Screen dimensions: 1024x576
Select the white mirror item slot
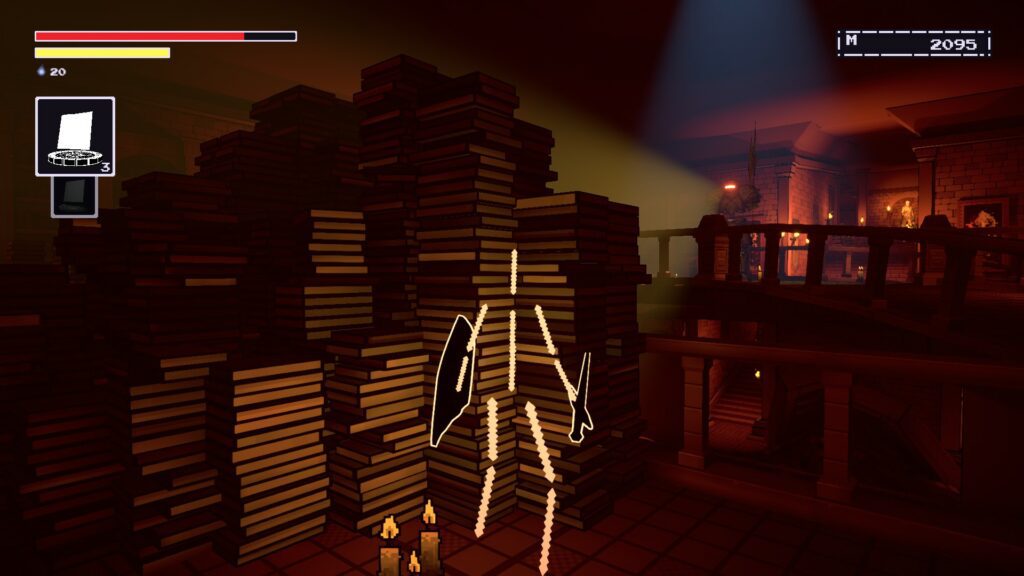[75, 136]
